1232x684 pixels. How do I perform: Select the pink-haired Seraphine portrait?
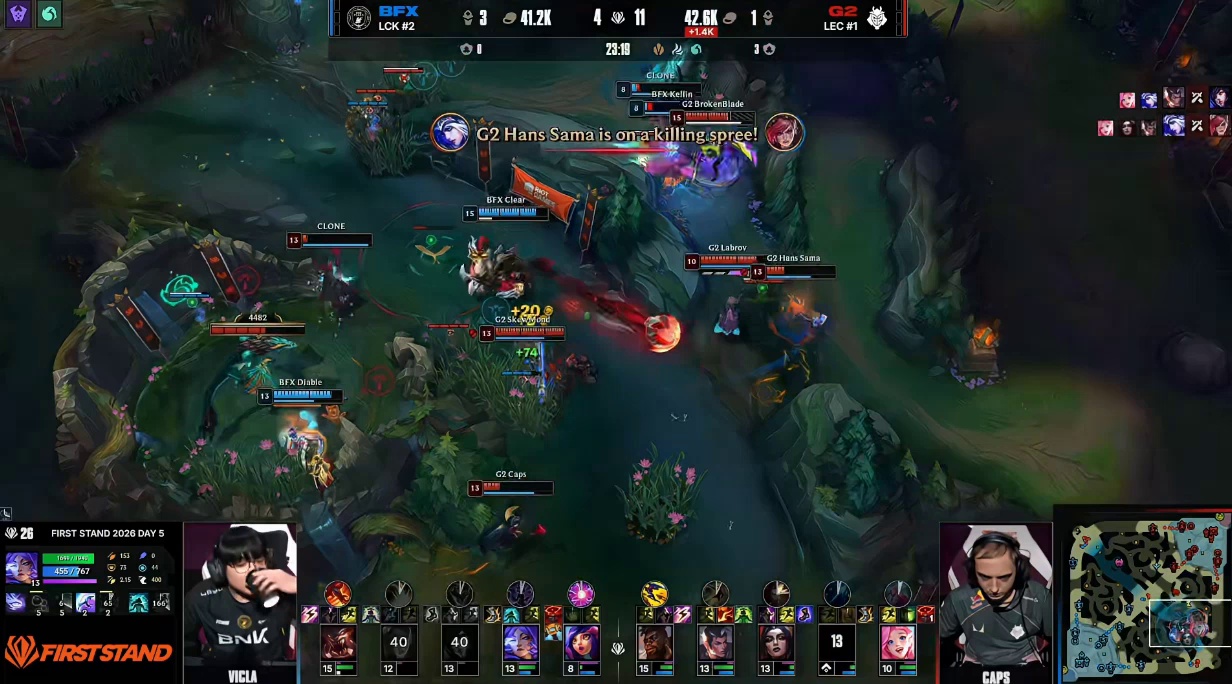898,643
